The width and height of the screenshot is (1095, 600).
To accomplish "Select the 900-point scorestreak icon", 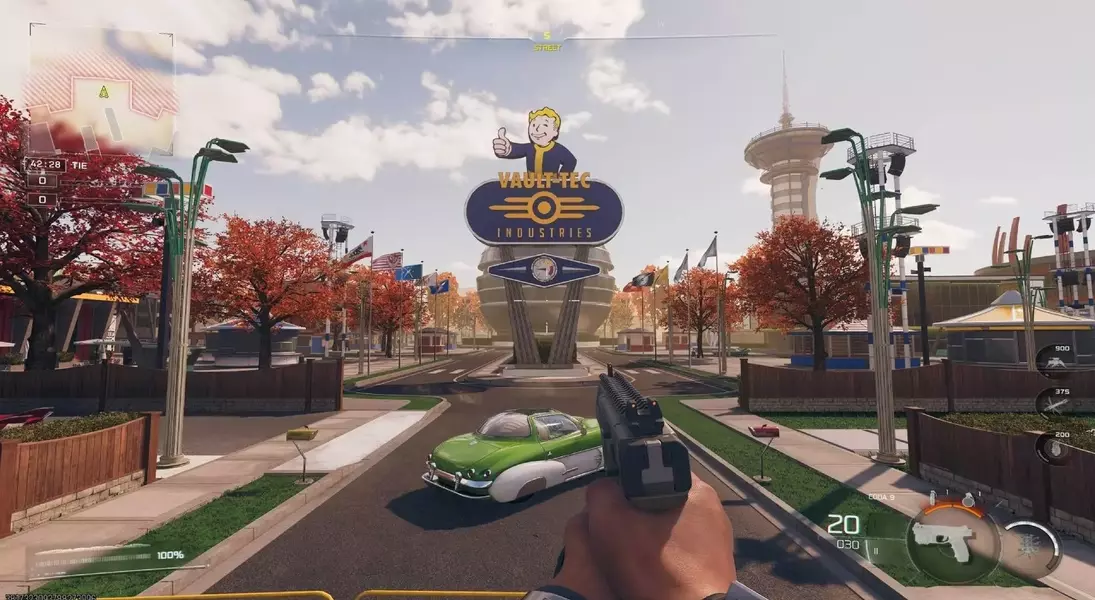I will (x=1053, y=363).
